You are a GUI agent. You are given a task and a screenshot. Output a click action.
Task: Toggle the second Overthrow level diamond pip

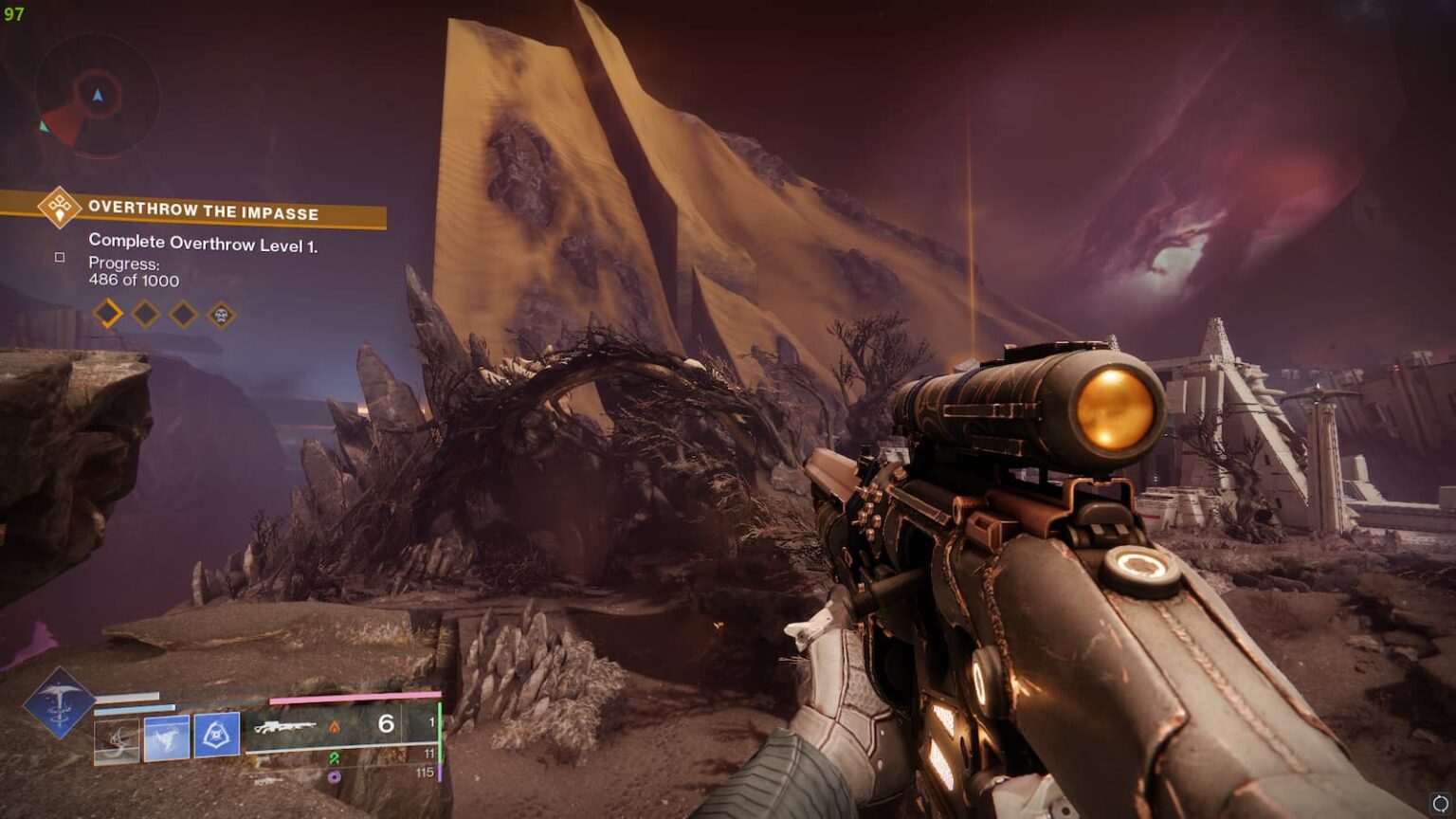[144, 313]
